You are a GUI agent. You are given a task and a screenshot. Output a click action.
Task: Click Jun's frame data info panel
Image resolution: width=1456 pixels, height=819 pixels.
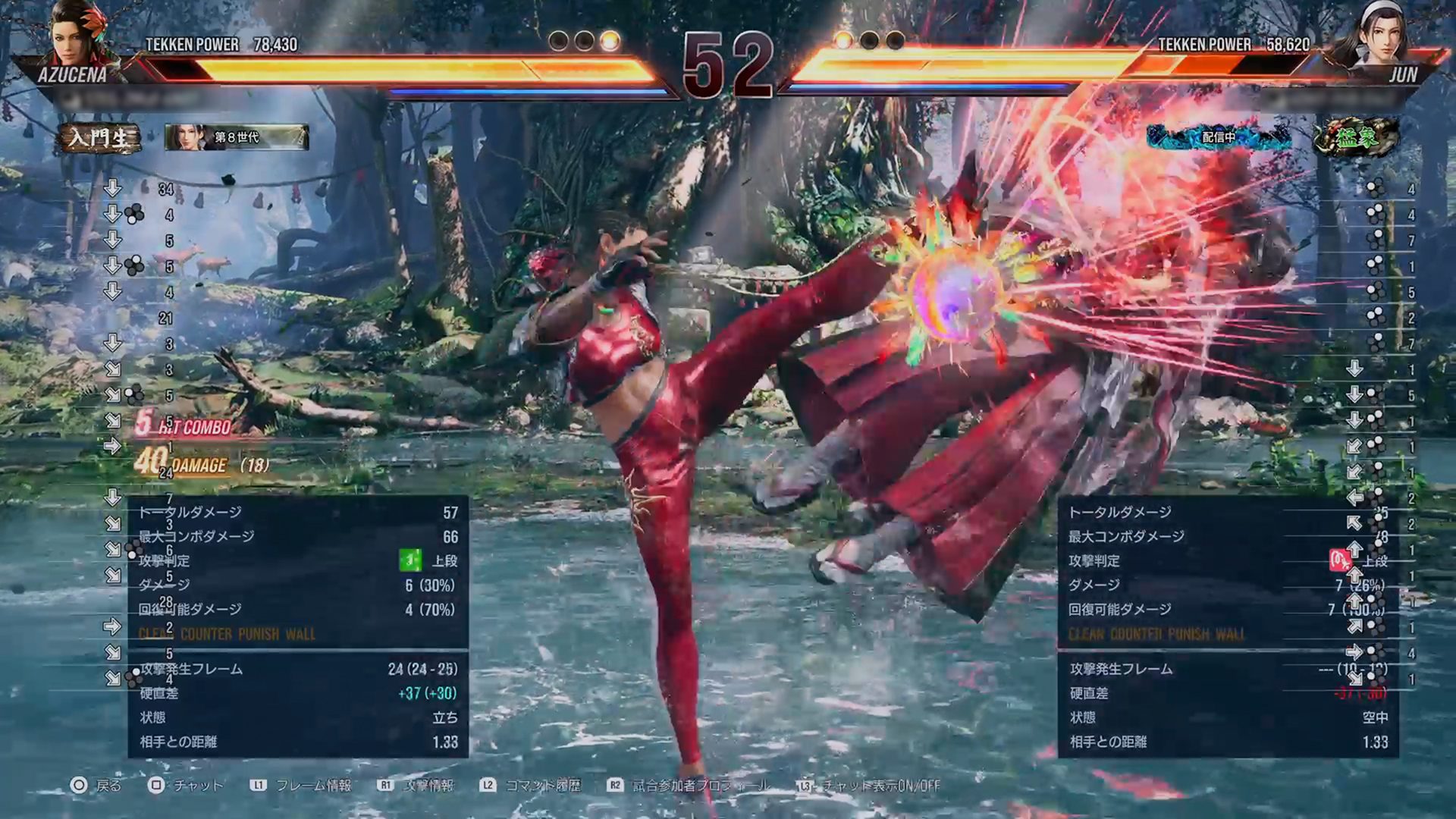point(1228,626)
